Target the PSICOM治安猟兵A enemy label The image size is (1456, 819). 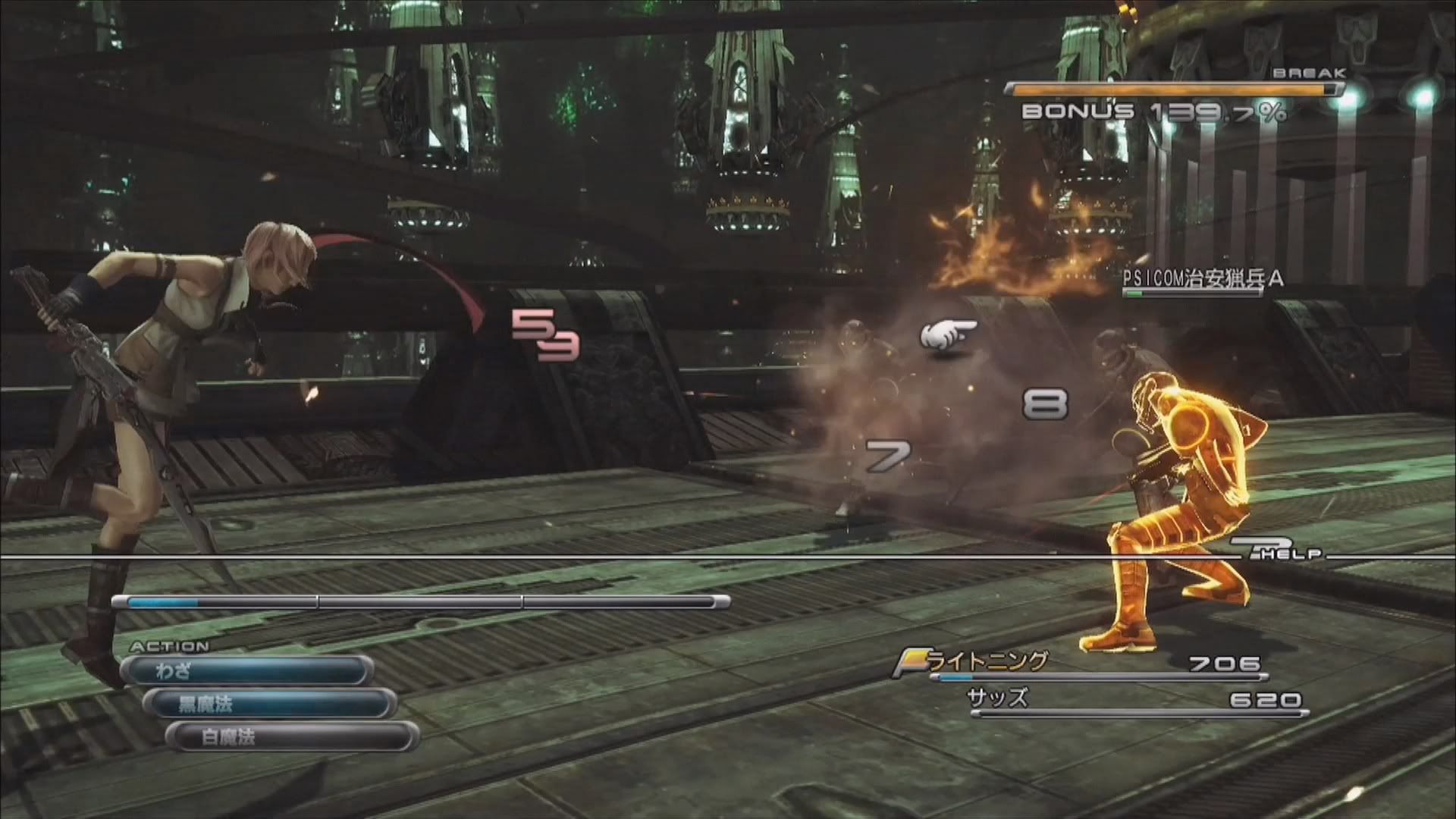[1202, 279]
